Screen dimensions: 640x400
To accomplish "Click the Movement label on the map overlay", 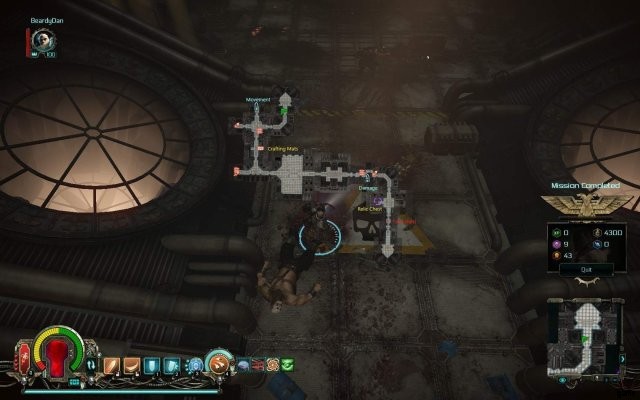I will pyautogui.click(x=257, y=100).
